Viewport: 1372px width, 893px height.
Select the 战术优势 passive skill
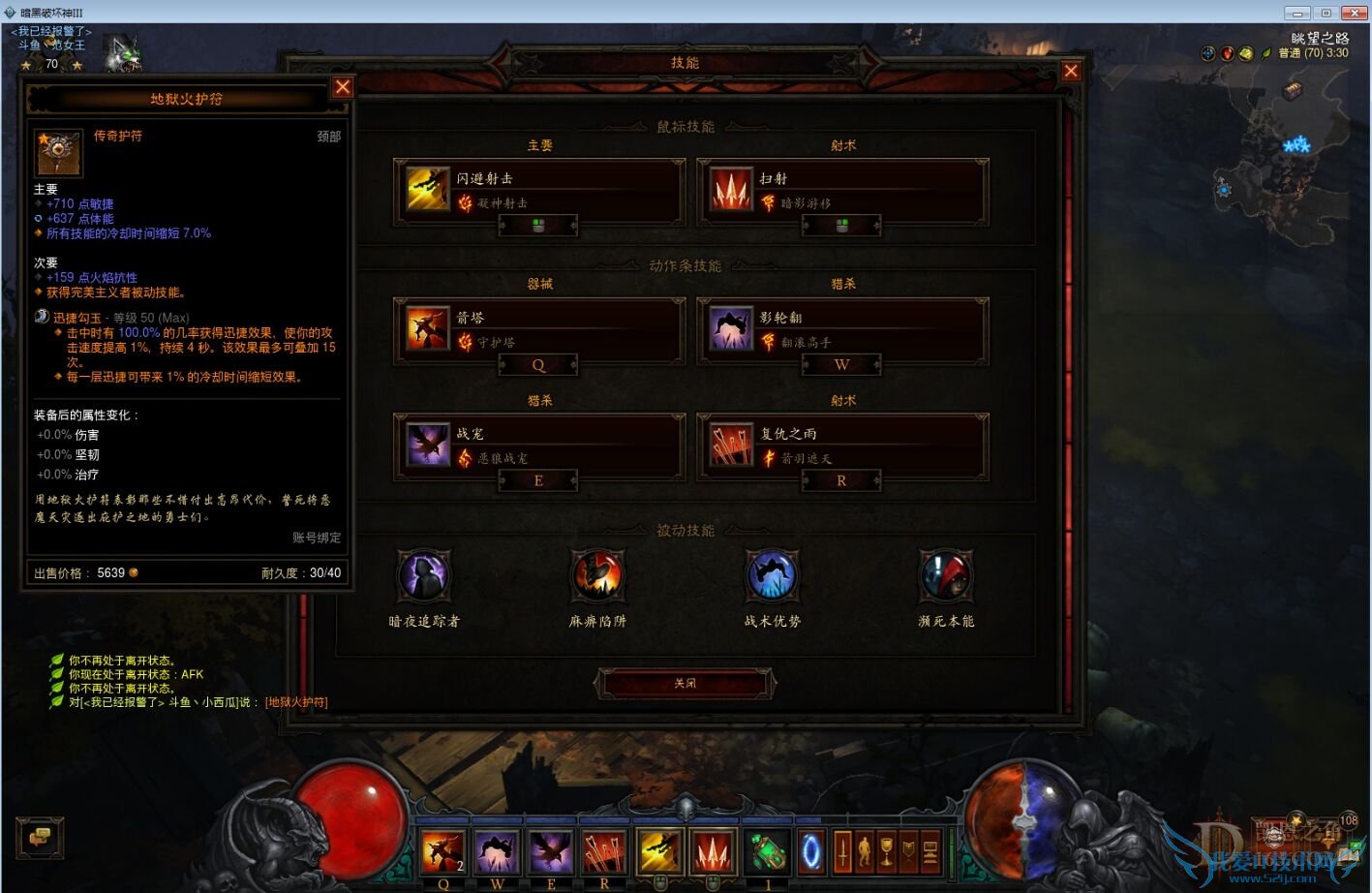[x=772, y=576]
